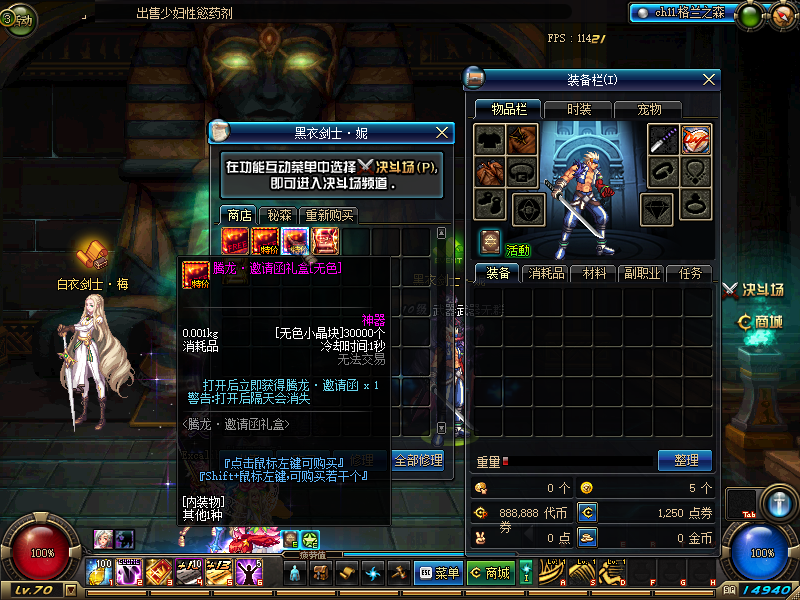Image resolution: width=800 pixels, height=600 pixels.
Task: Open the 活動 event book icon
Action: tap(491, 242)
